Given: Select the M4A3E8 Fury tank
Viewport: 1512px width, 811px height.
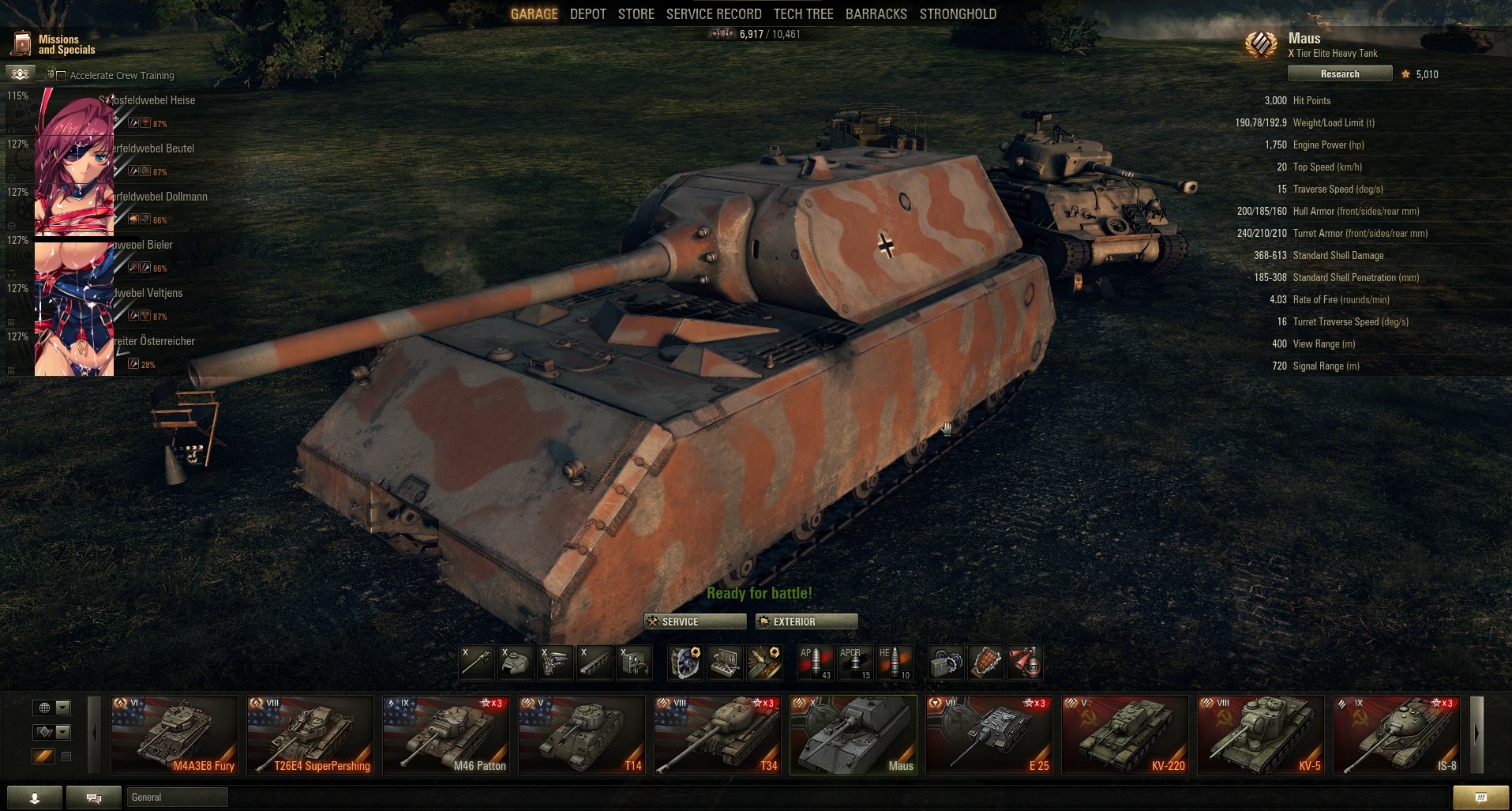Looking at the screenshot, I should pos(174,734).
